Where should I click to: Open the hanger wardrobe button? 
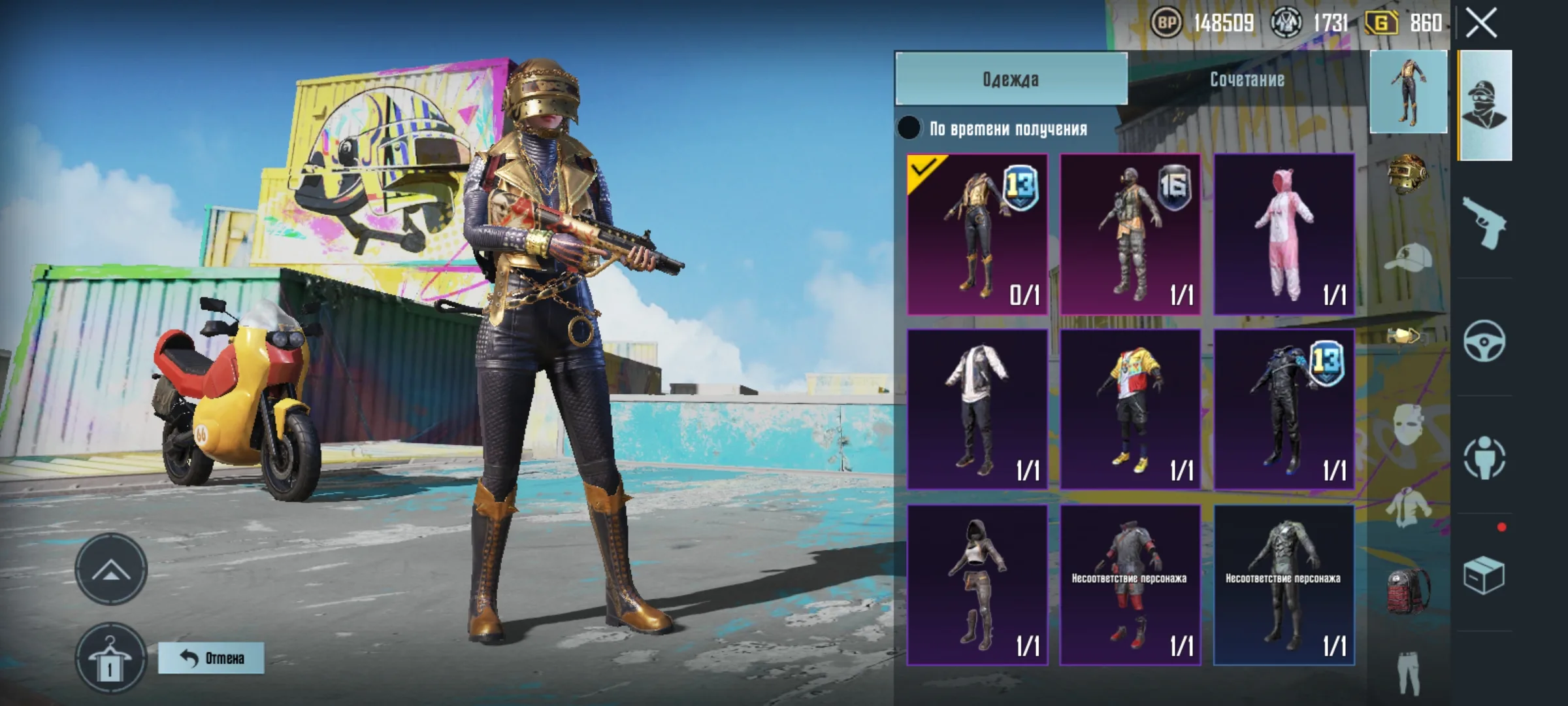(x=110, y=659)
